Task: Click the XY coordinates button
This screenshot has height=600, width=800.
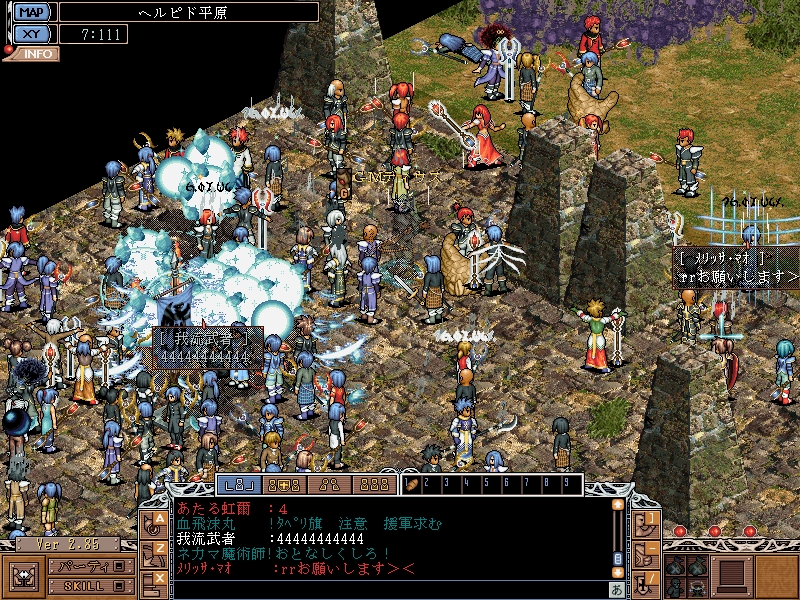Action: [31, 33]
